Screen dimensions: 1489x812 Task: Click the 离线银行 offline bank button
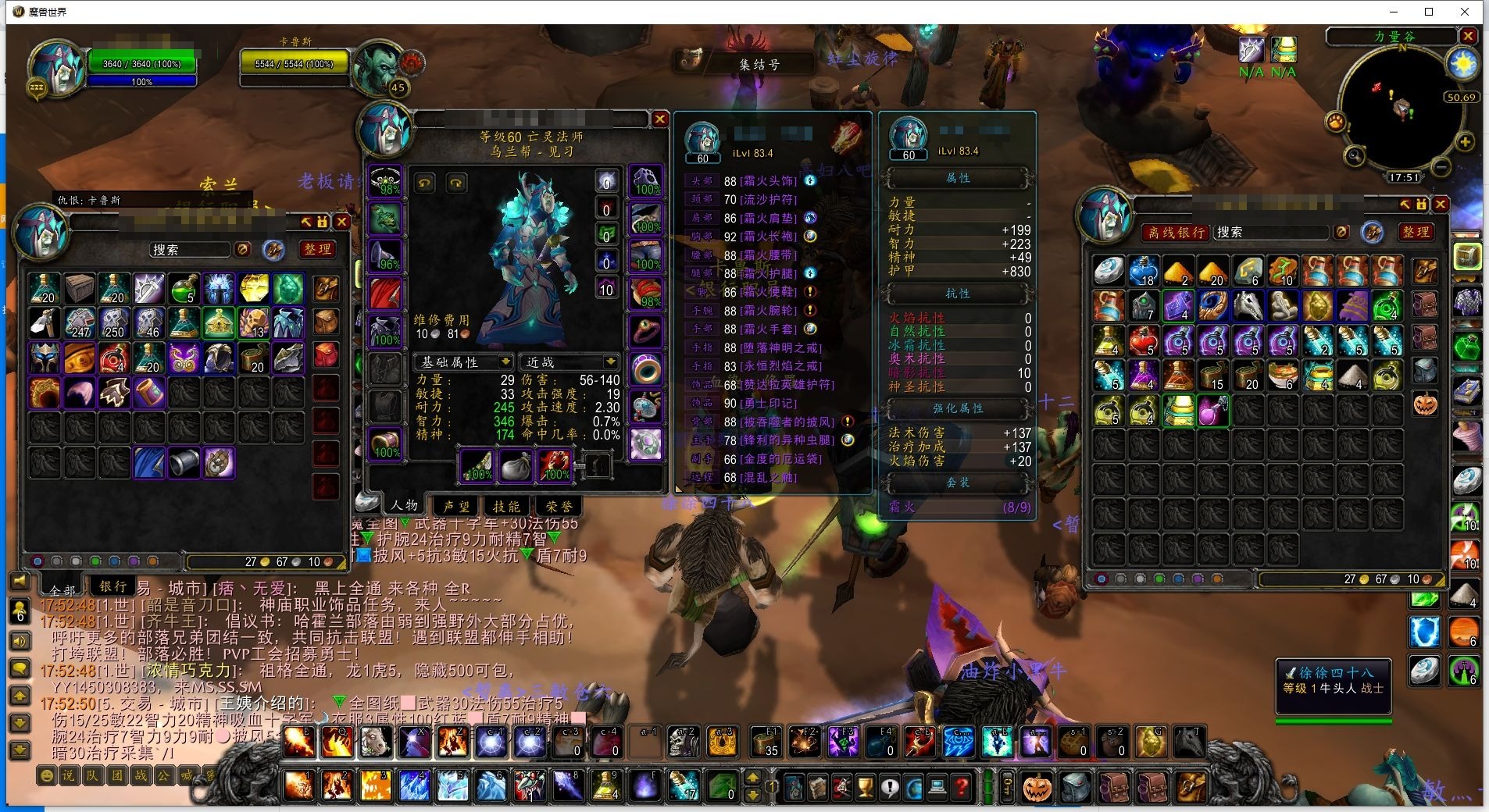click(1177, 232)
